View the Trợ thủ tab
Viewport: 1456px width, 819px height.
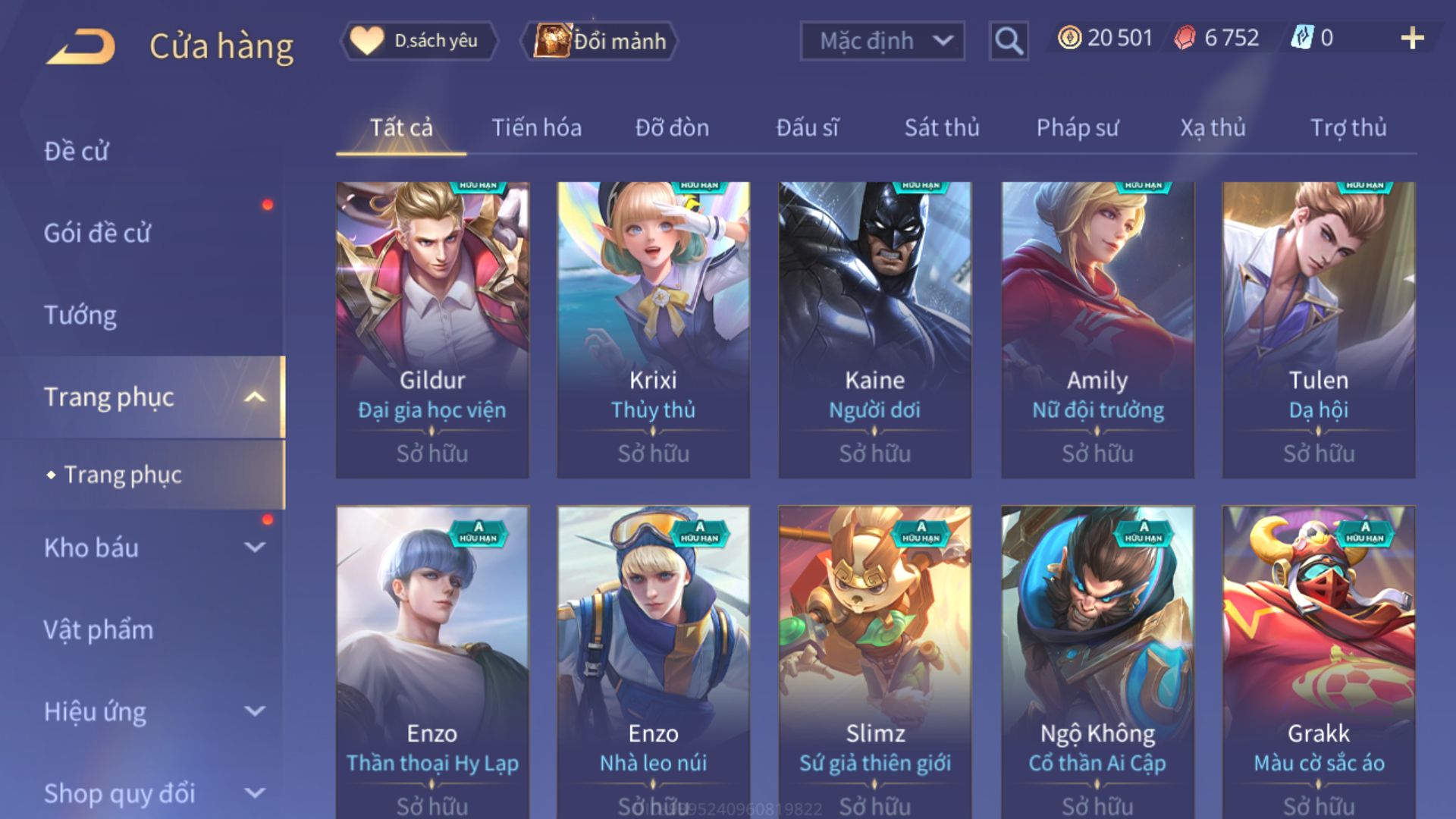(x=1348, y=127)
